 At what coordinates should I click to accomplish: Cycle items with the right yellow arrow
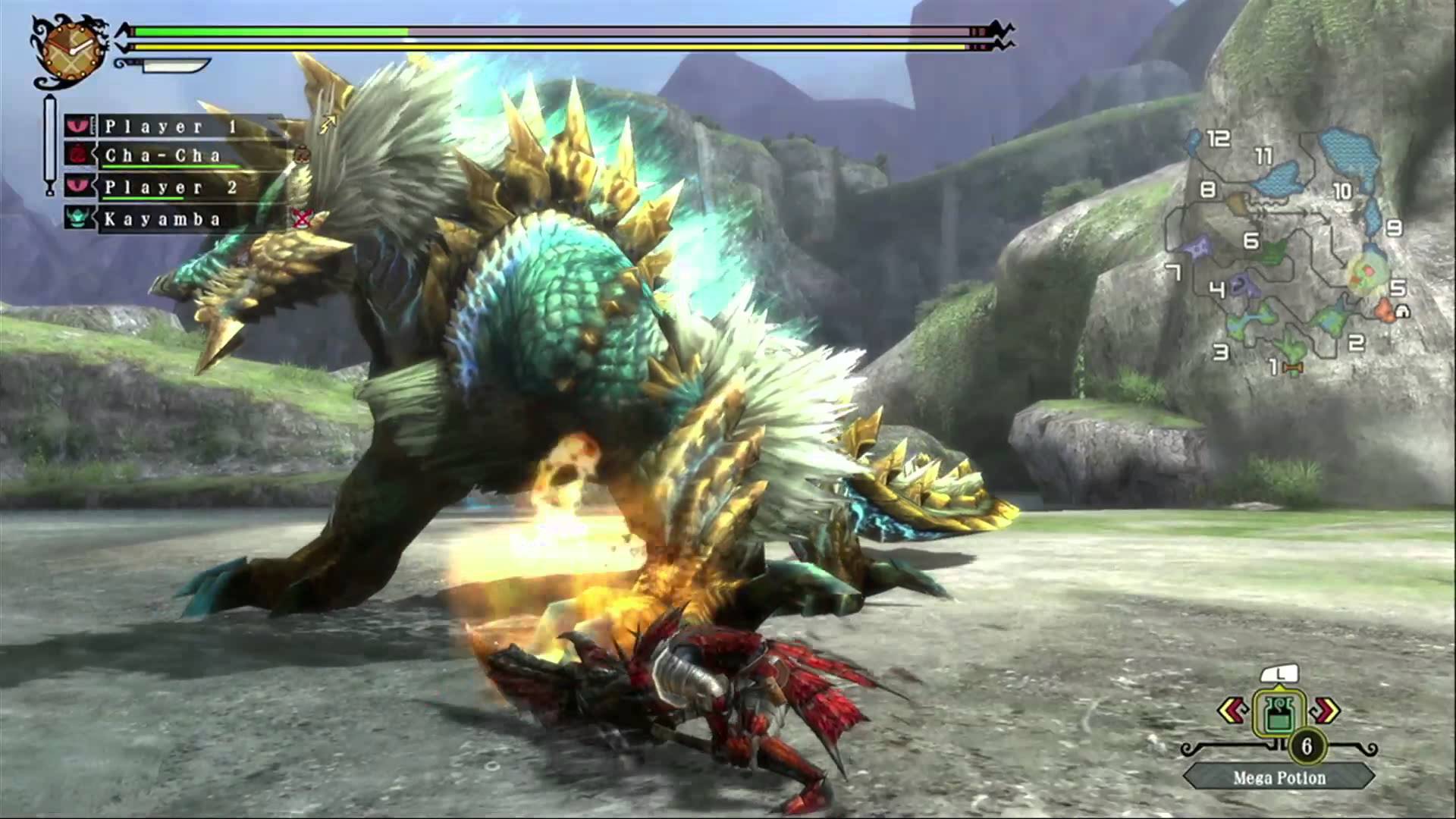point(1323,711)
